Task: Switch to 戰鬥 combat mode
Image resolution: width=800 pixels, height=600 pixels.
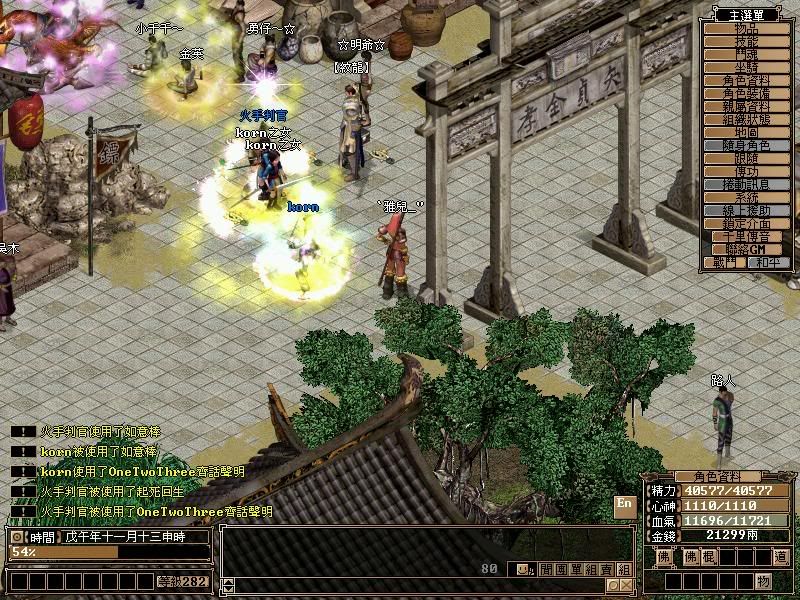Action: click(725, 262)
